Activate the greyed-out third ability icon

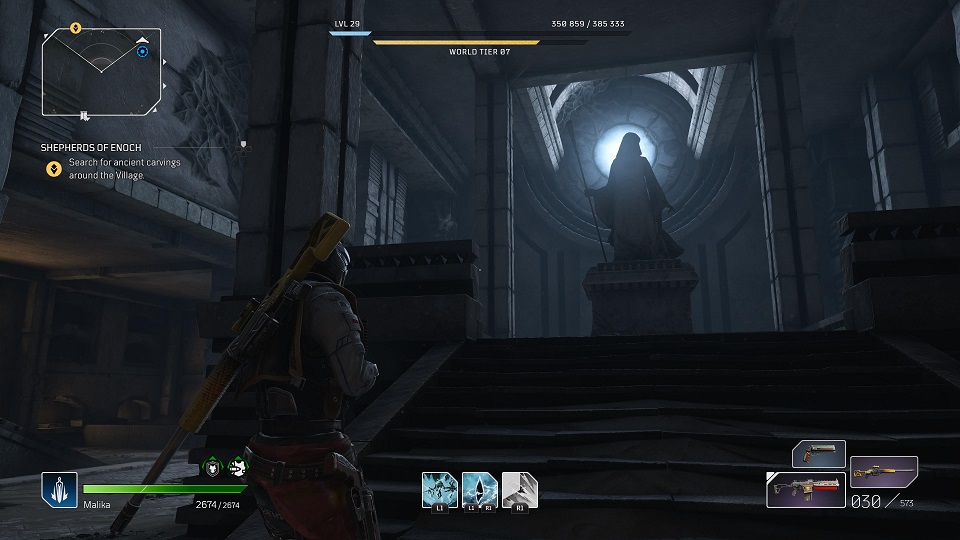click(519, 489)
